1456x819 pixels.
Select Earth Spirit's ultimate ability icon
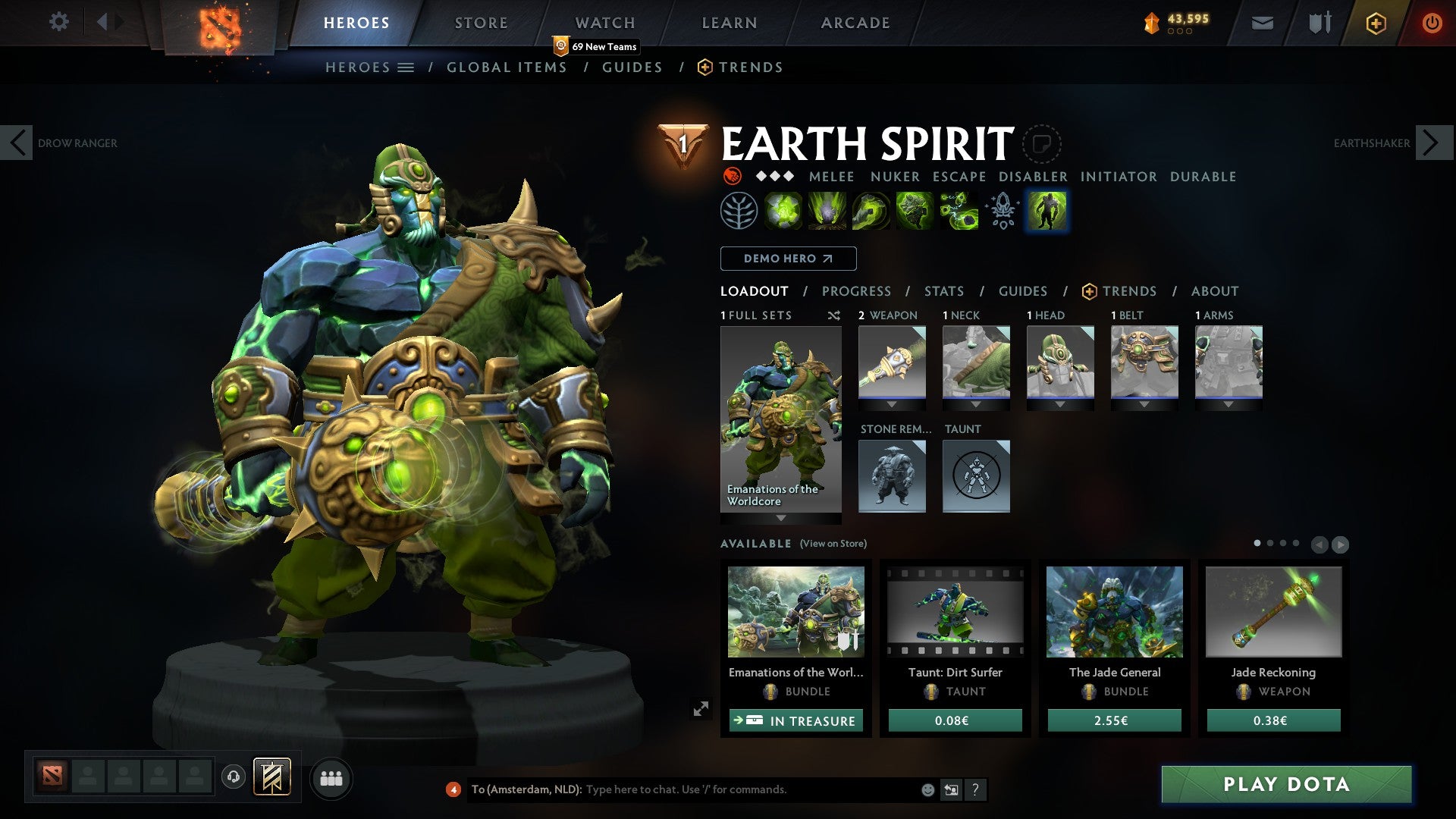tap(958, 209)
